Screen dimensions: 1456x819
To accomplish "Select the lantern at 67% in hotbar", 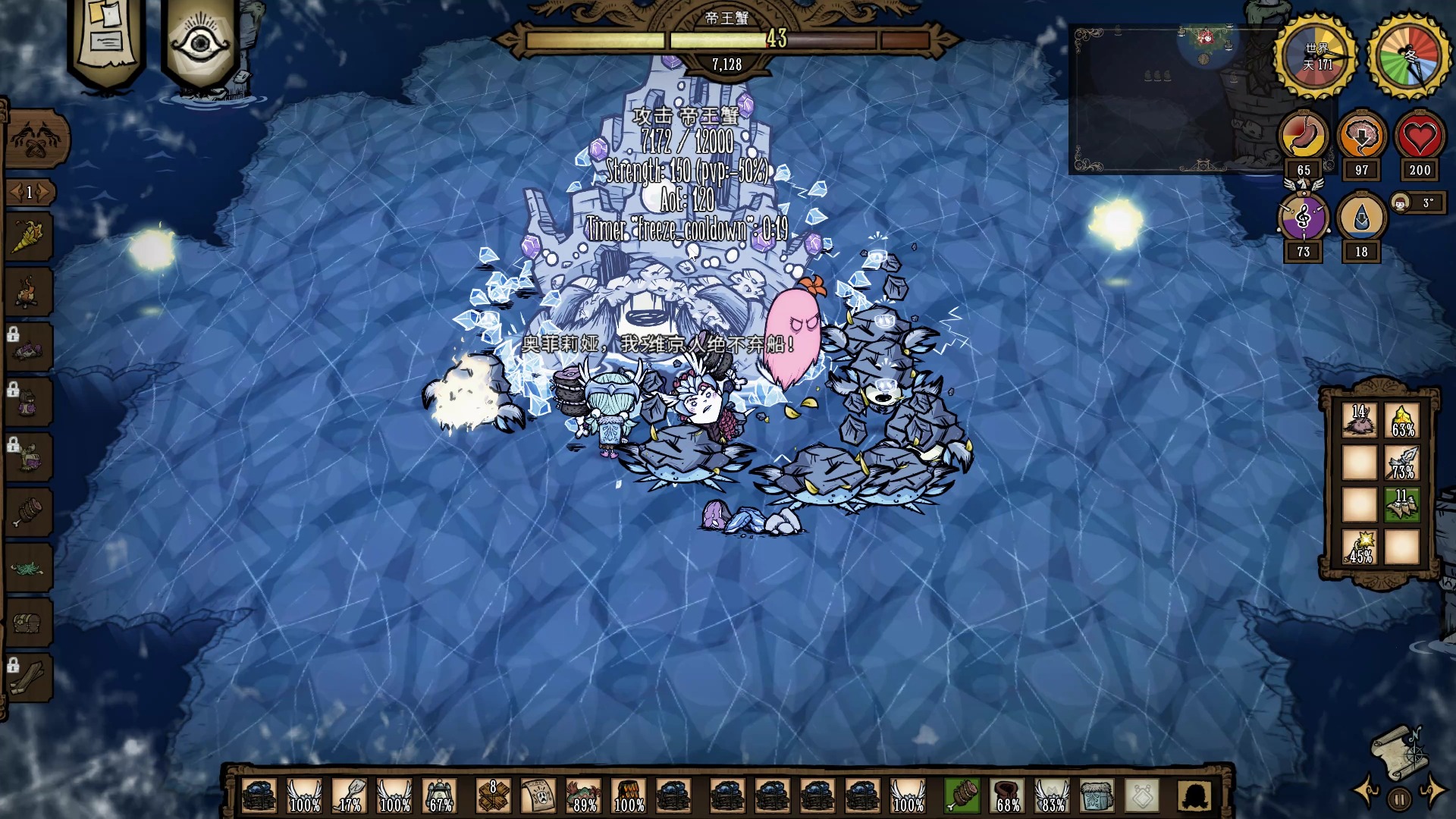I will click(440, 796).
